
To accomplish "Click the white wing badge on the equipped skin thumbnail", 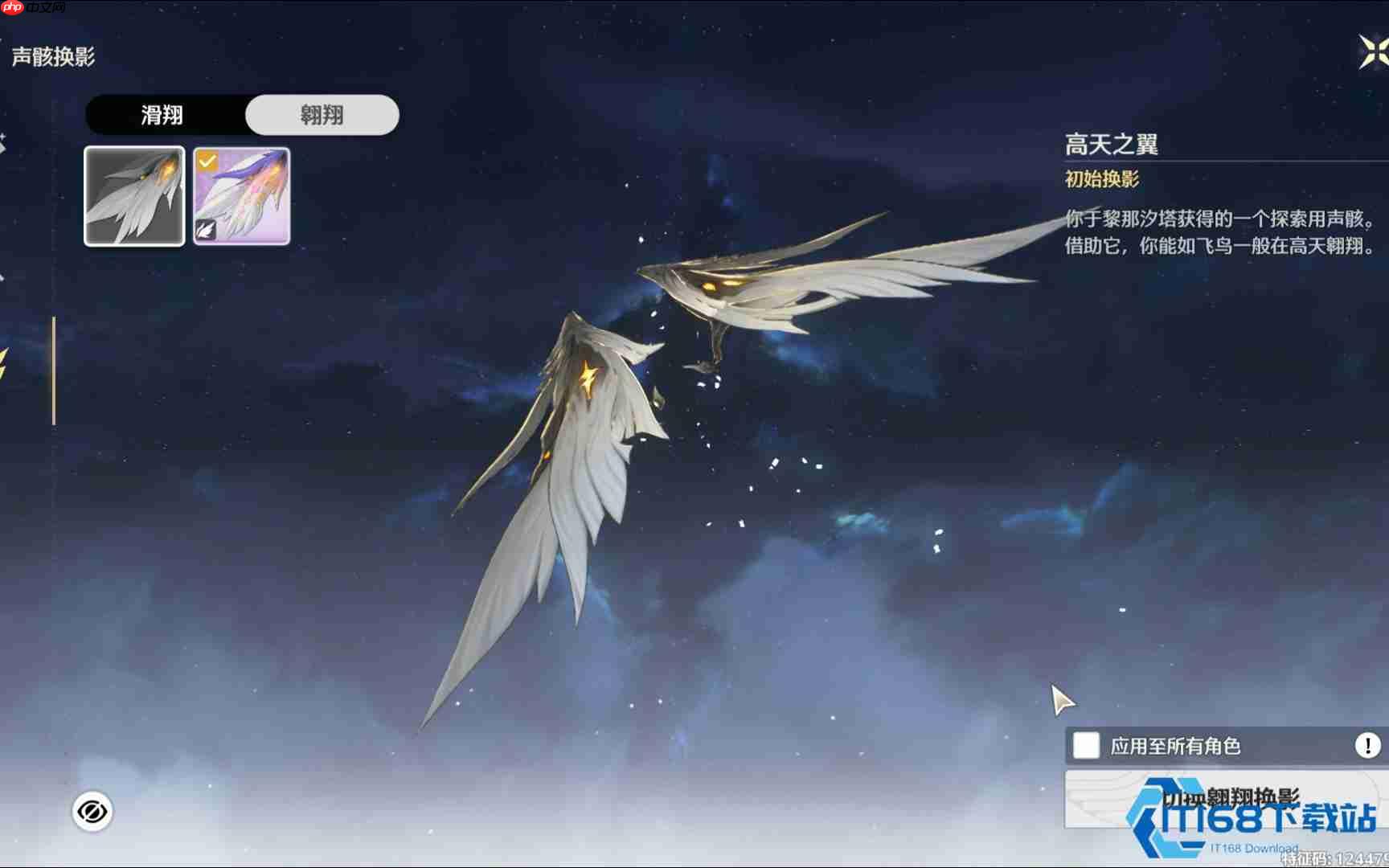I will click(205, 231).
